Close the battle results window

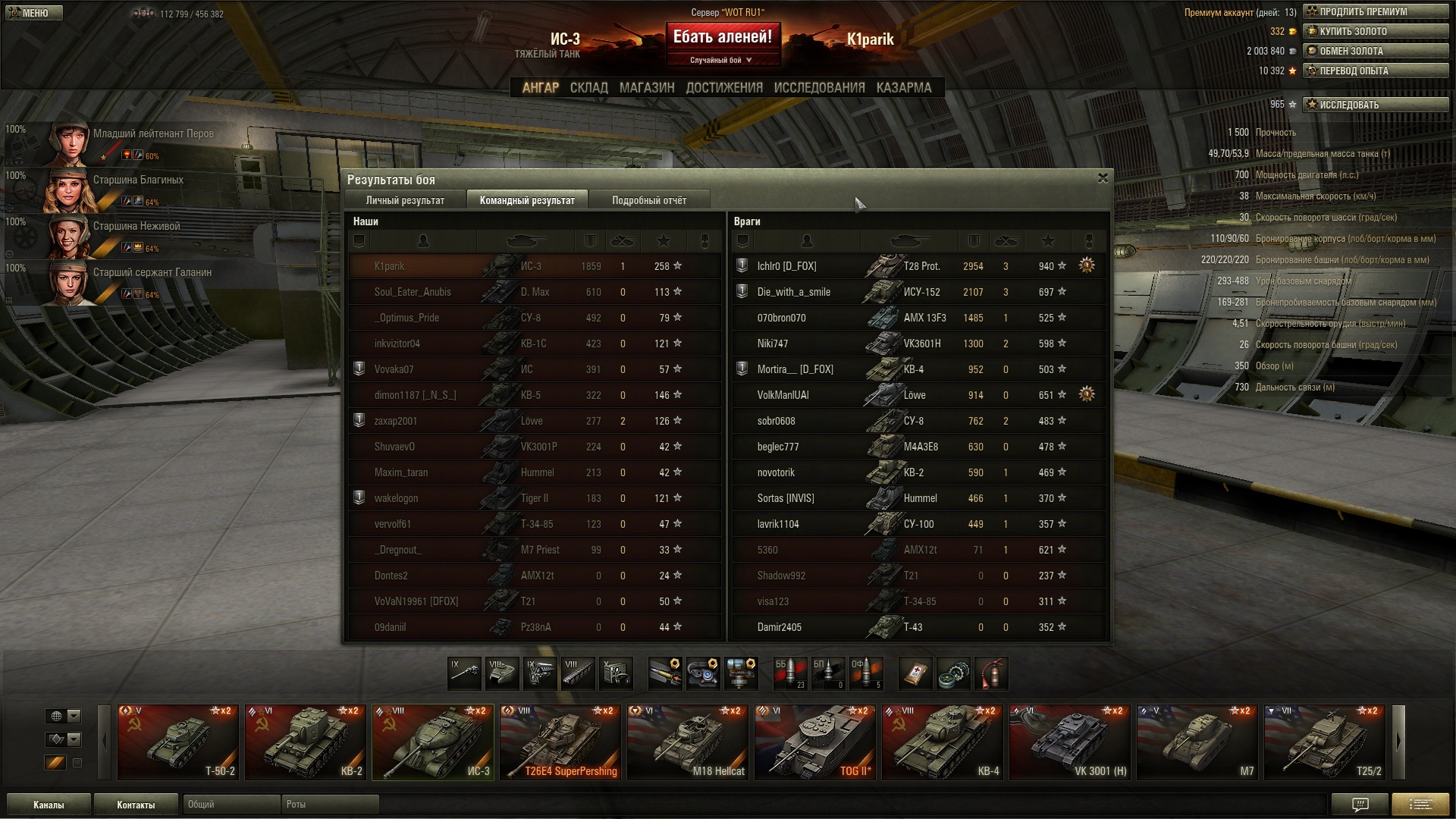1103,178
